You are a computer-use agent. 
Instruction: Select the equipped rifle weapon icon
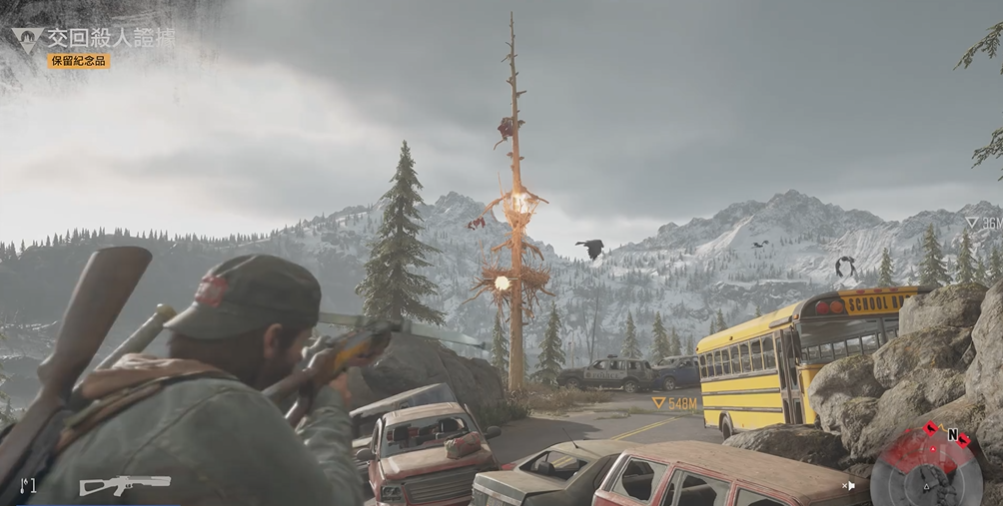click(x=124, y=485)
